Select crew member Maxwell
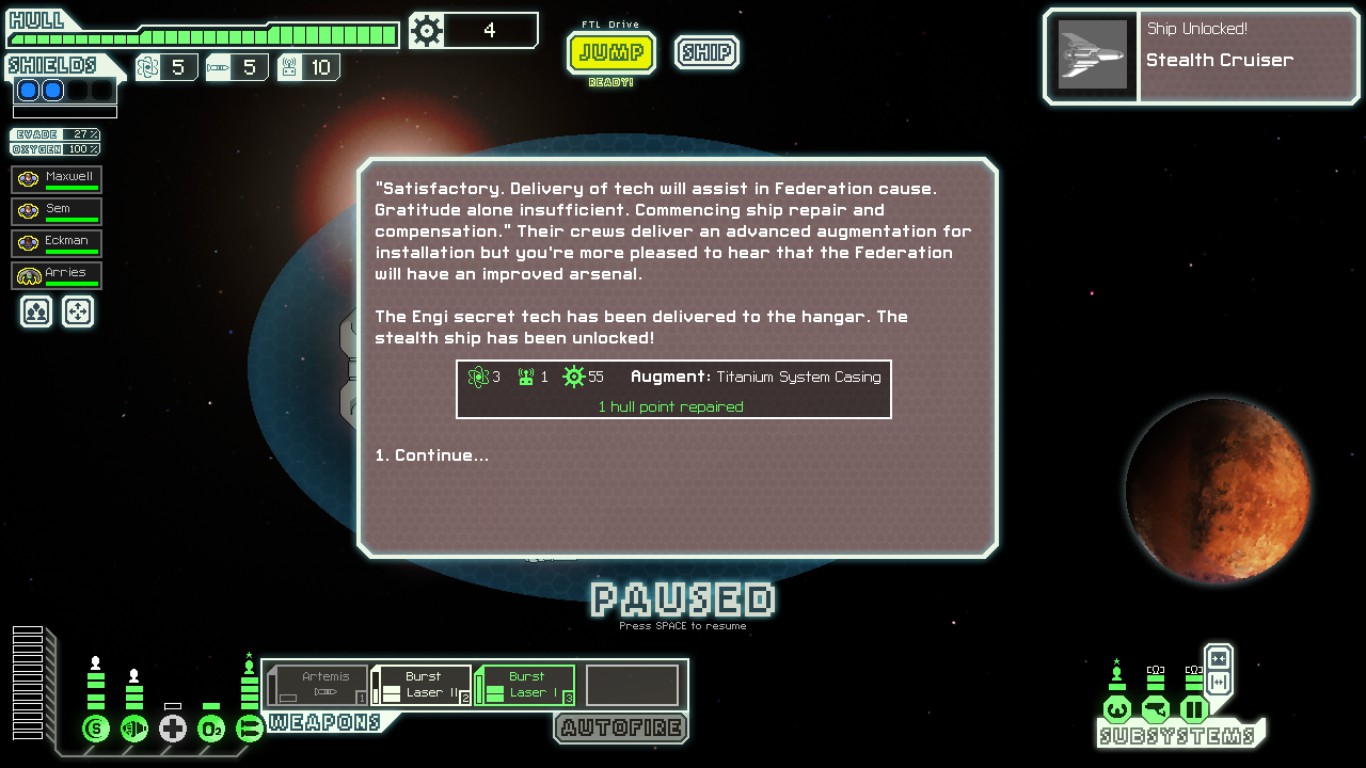This screenshot has height=768, width=1366. tap(57, 180)
